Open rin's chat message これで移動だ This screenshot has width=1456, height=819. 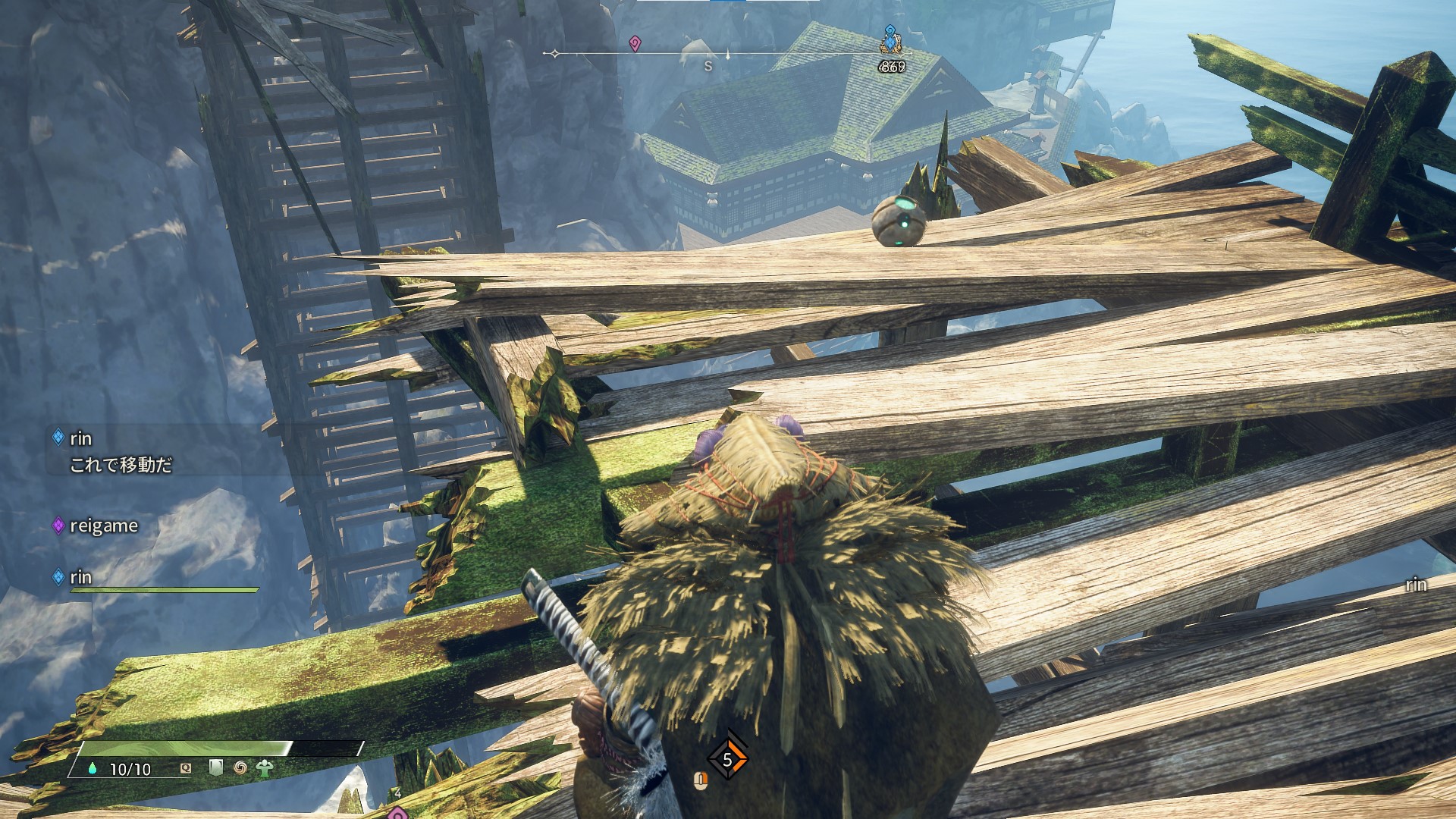[121, 464]
